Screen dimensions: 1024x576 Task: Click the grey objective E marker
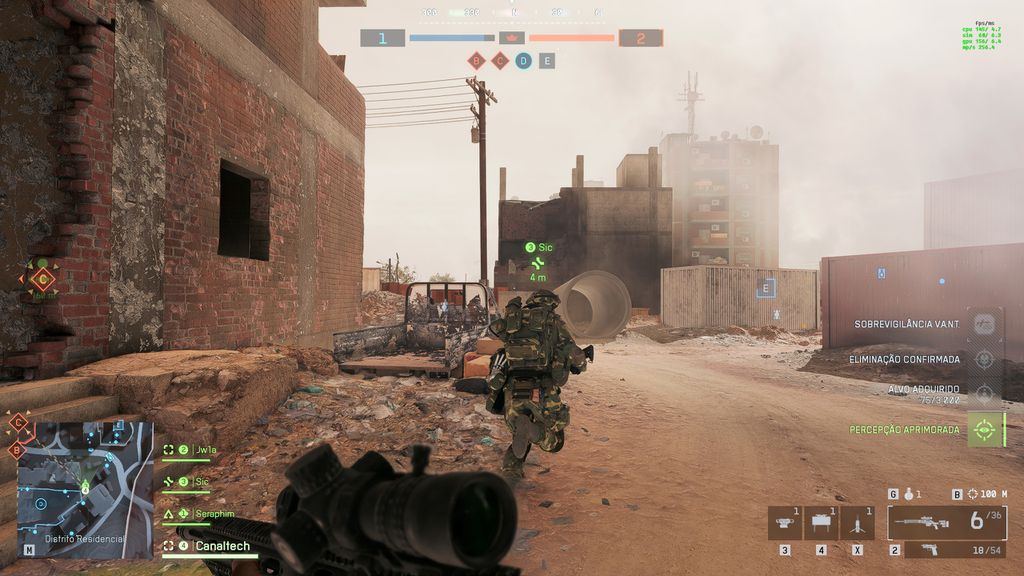(x=546, y=61)
